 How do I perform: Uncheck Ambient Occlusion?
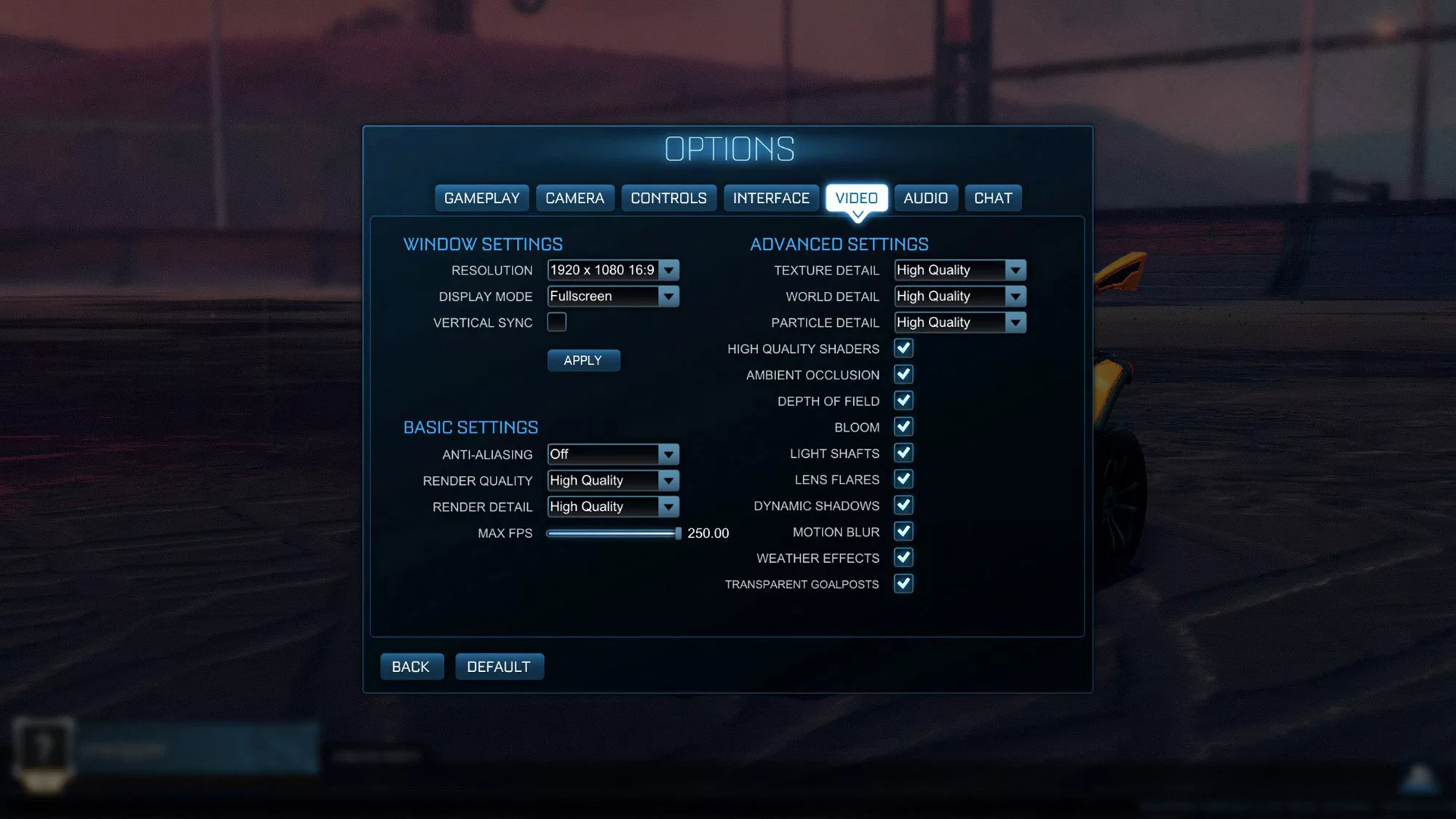(903, 375)
